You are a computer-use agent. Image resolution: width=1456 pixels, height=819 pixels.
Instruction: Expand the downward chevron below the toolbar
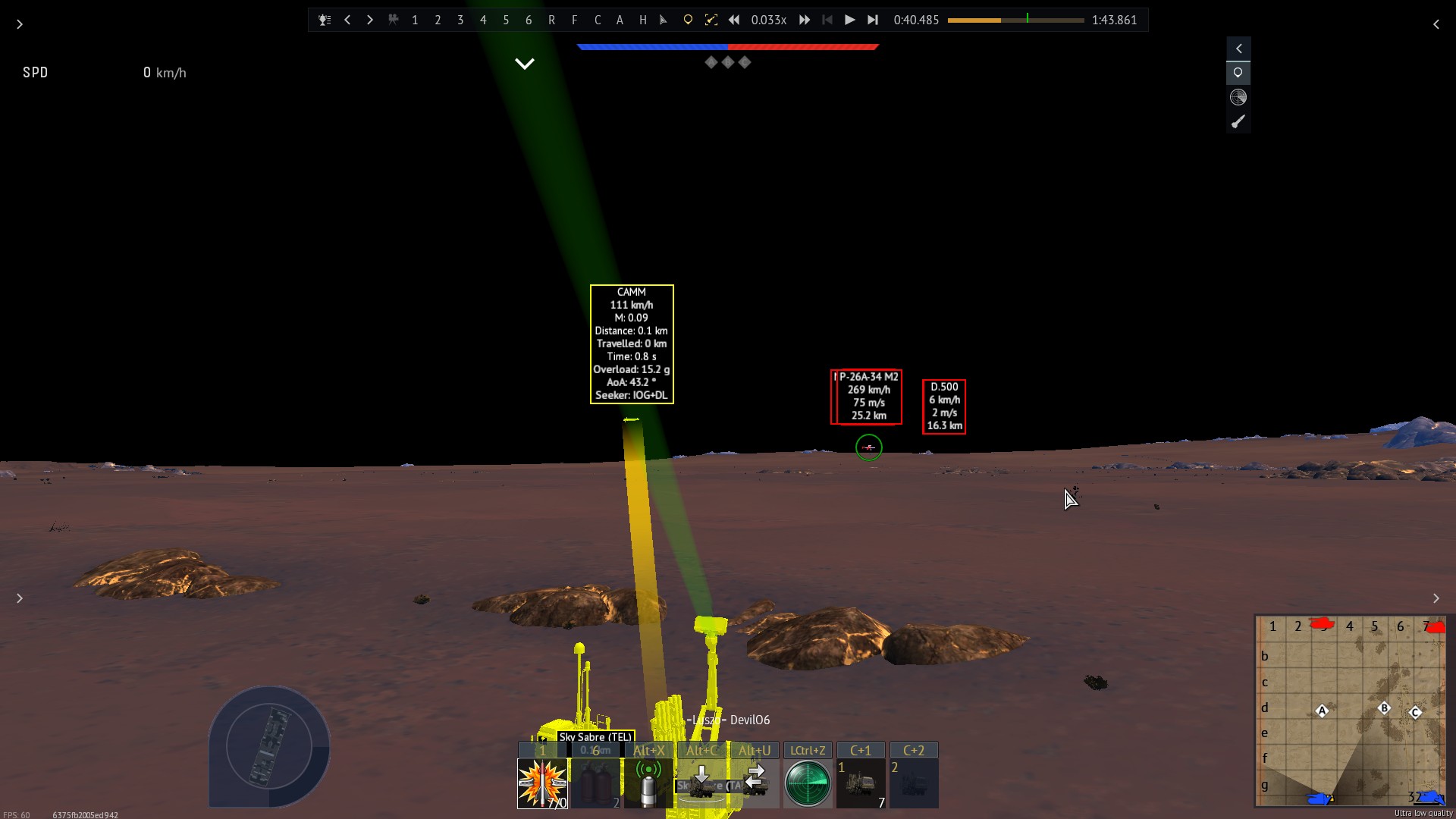pyautogui.click(x=525, y=64)
